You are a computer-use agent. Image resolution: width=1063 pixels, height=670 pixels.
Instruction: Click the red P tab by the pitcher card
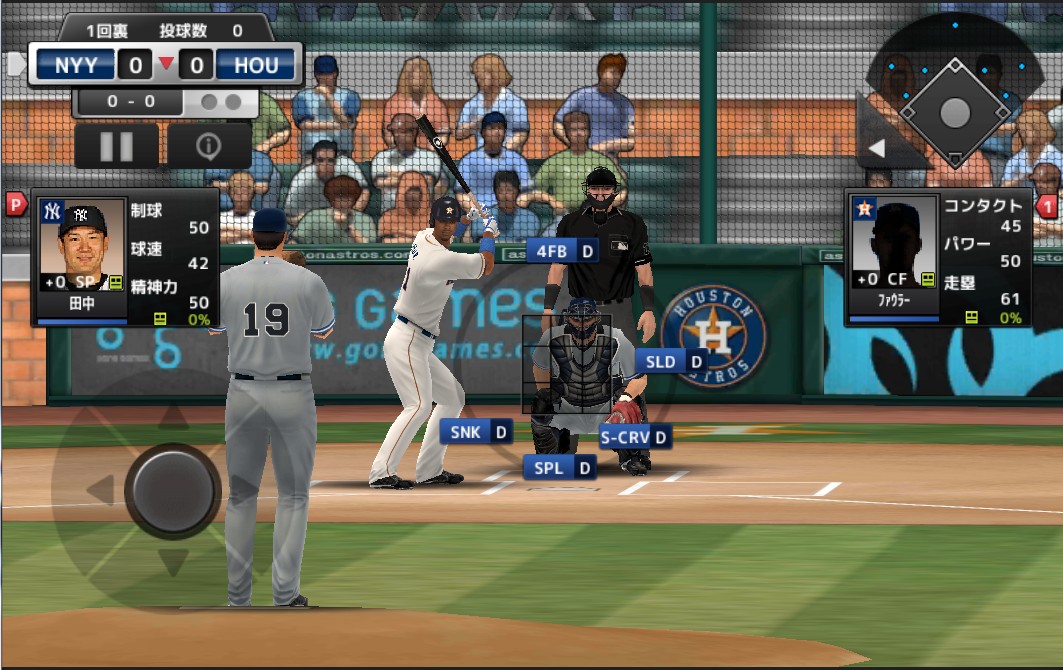pyautogui.click(x=16, y=204)
